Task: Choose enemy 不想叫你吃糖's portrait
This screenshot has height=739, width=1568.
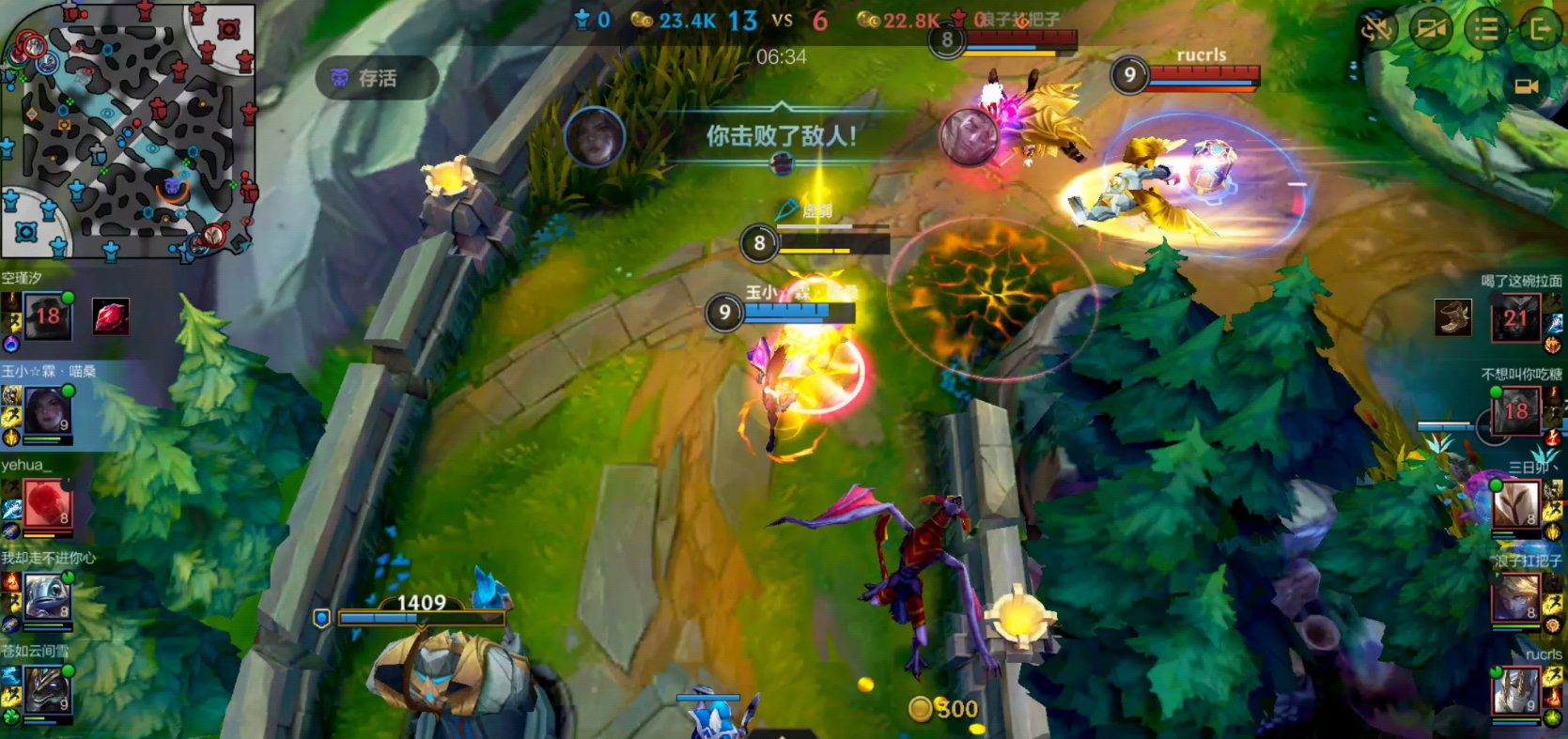Action: click(1515, 410)
